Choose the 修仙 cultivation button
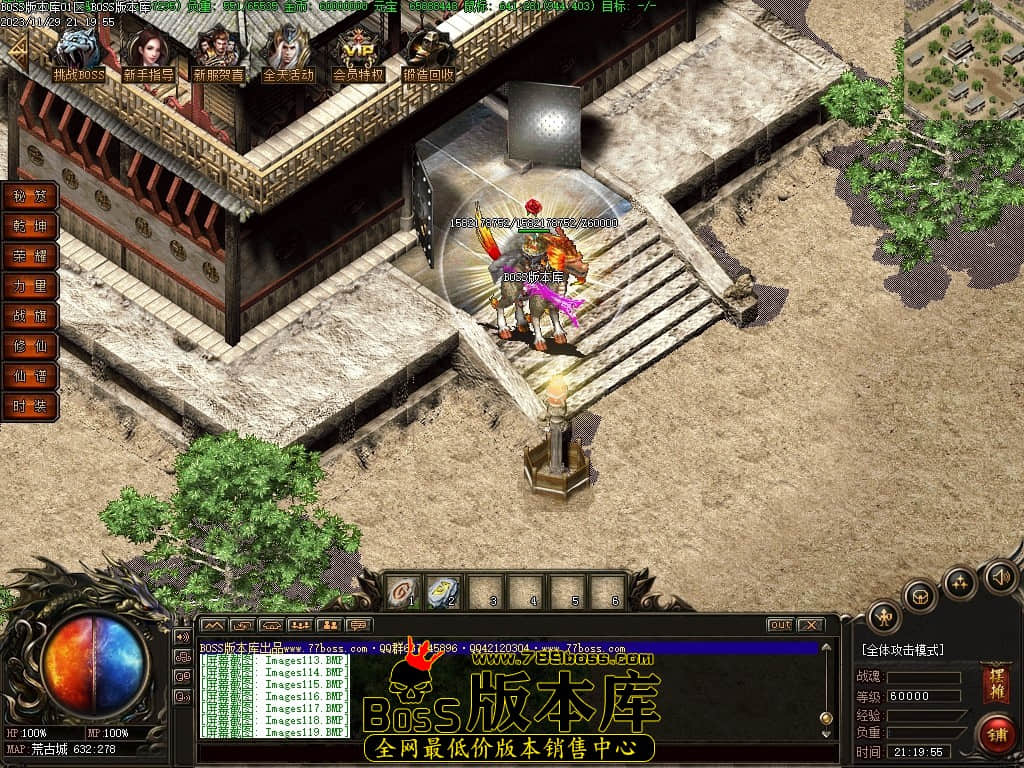 pos(30,347)
